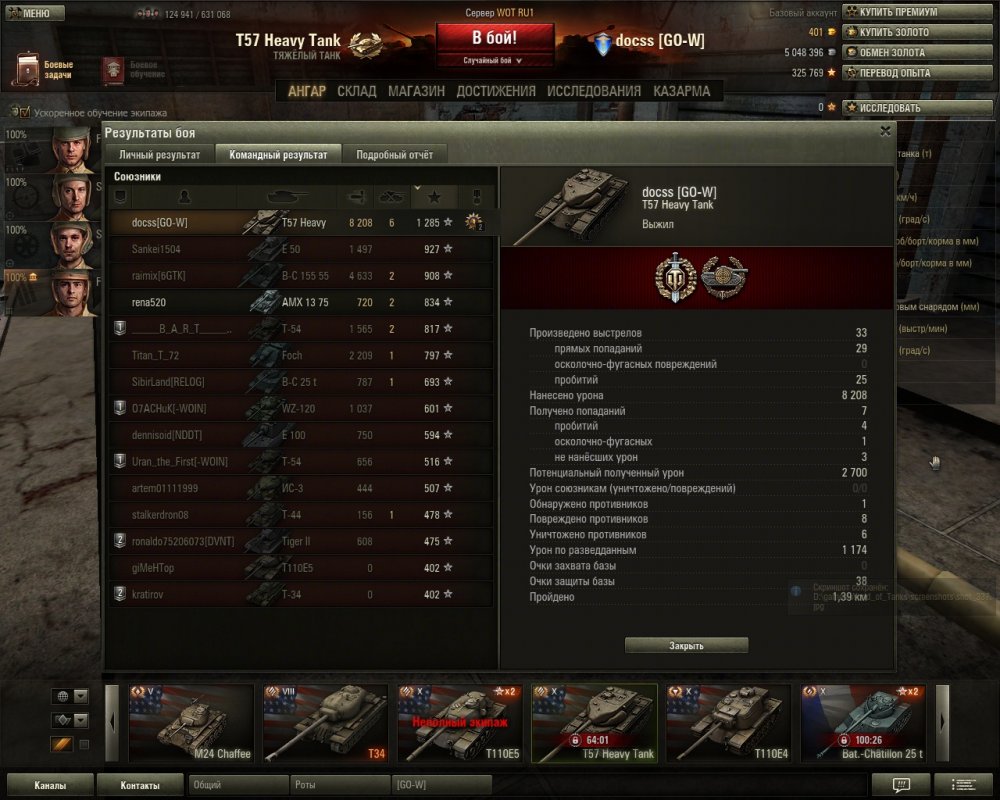Close the results window via X
Viewport: 1000px width, 800px height.
coord(885,131)
